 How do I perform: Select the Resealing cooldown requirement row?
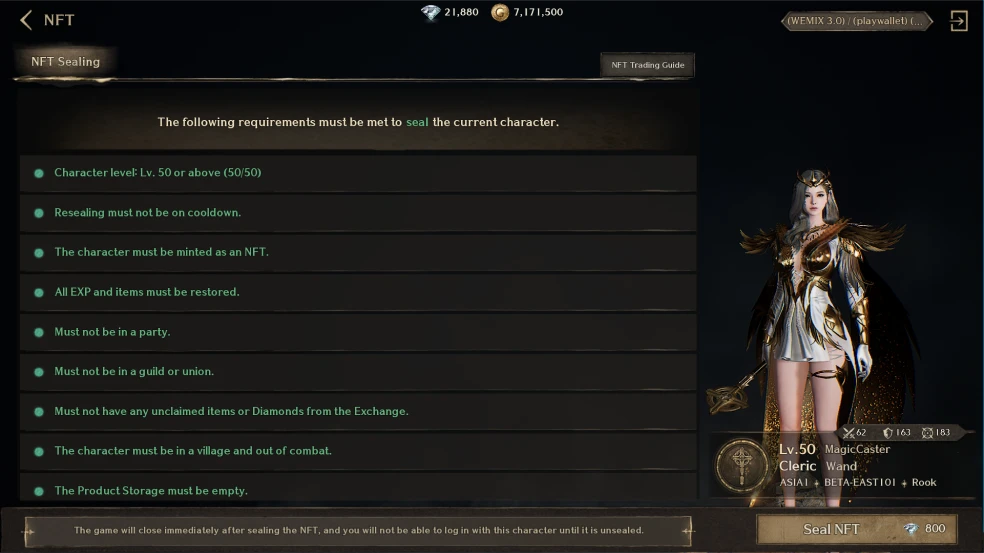[x=357, y=213]
